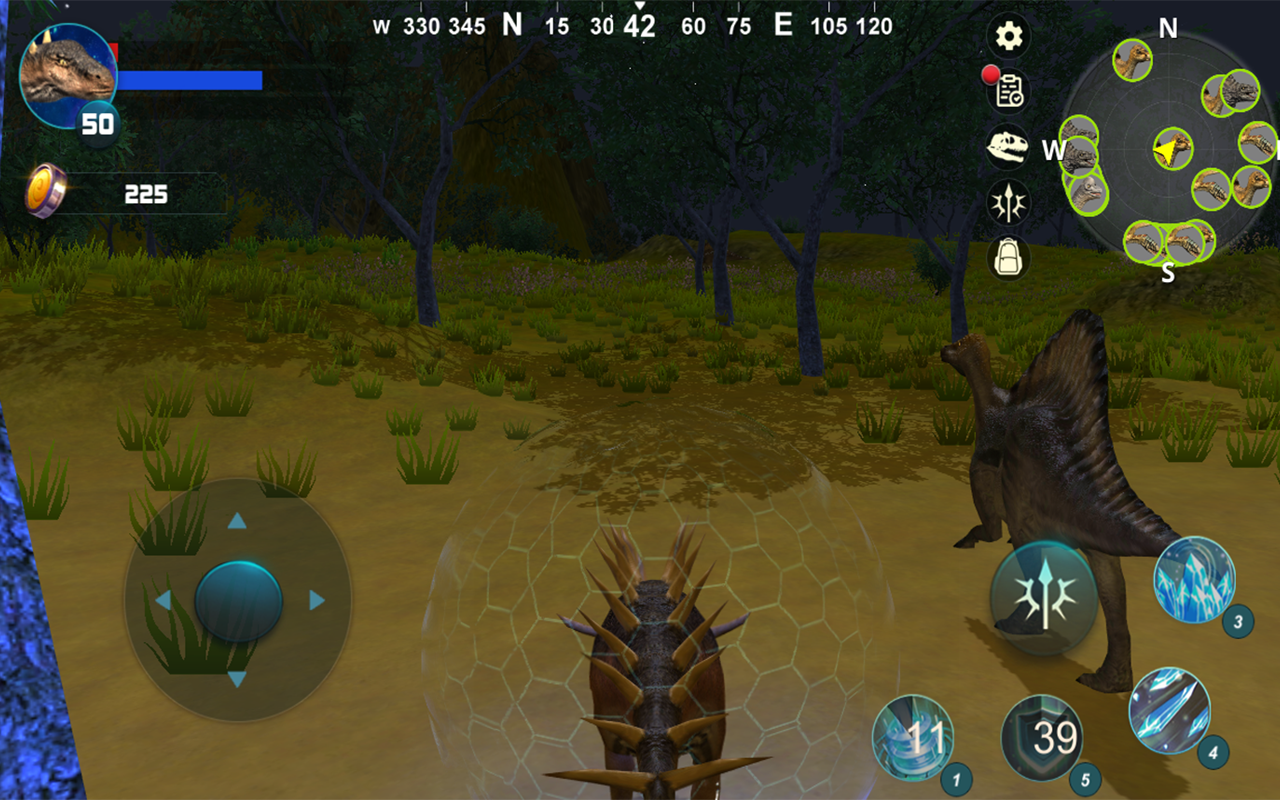
Task: Open the dinosaur skull bestiary menu
Action: pyautogui.click(x=1008, y=146)
